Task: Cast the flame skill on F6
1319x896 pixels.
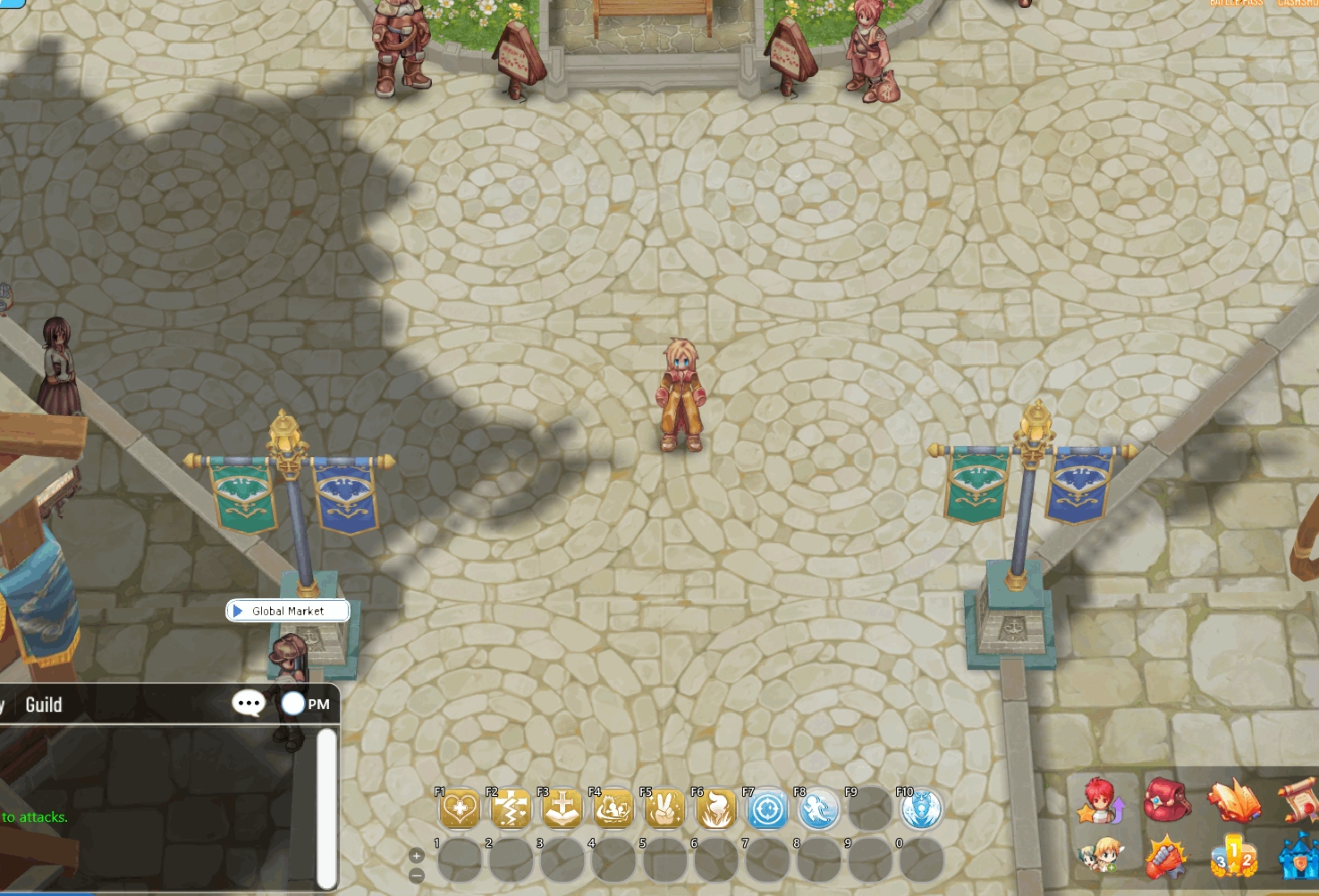Action: click(716, 810)
